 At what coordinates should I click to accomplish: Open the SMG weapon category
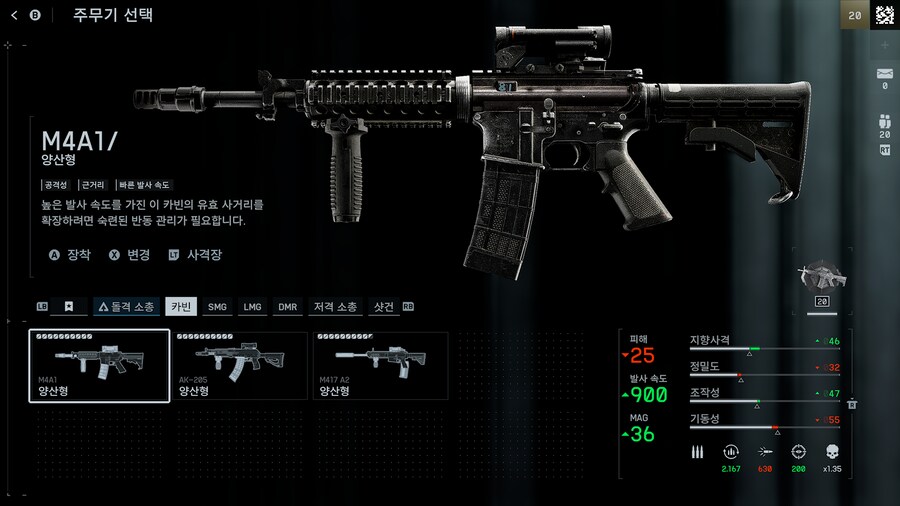(x=217, y=307)
